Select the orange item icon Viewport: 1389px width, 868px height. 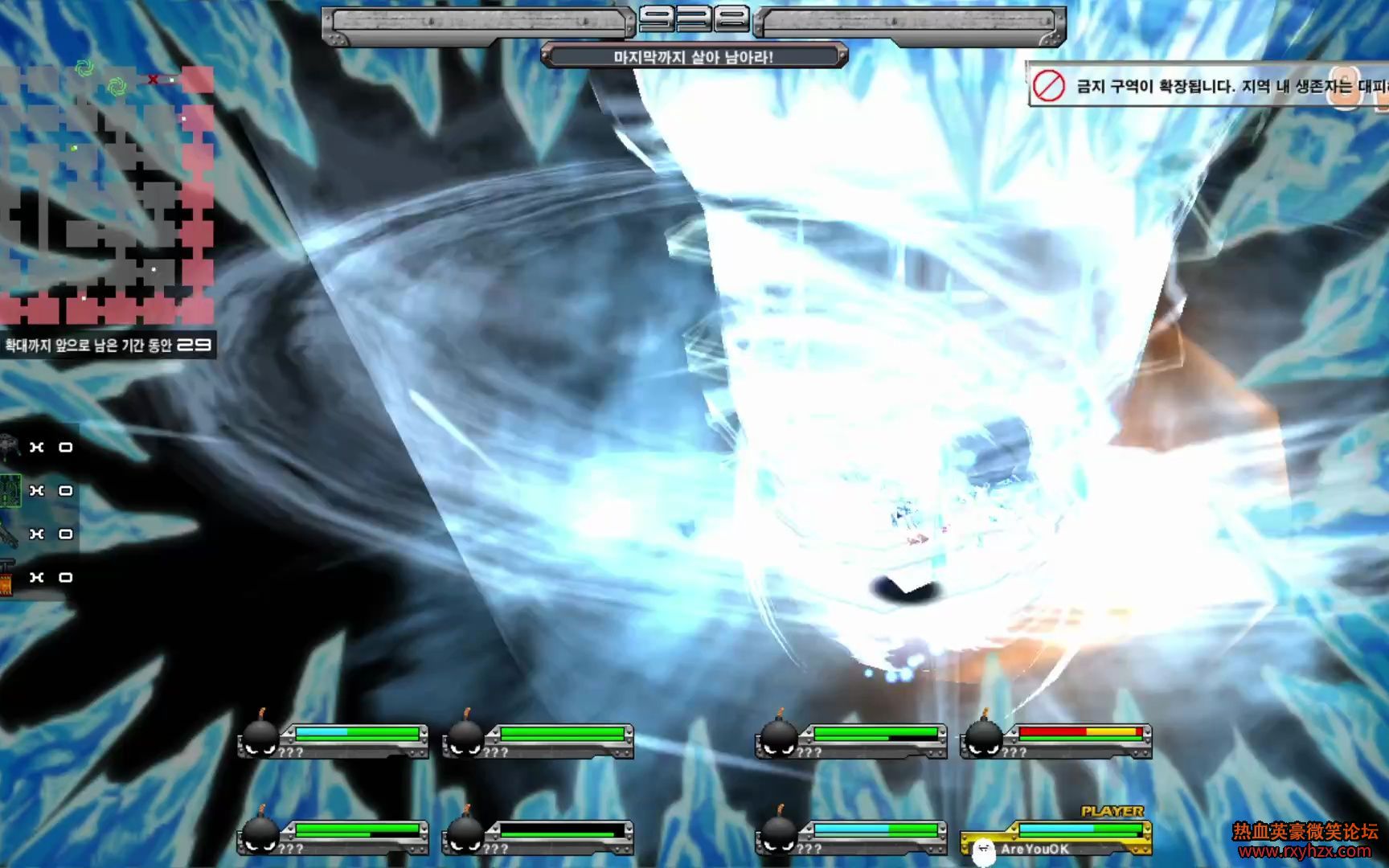[x=7, y=578]
